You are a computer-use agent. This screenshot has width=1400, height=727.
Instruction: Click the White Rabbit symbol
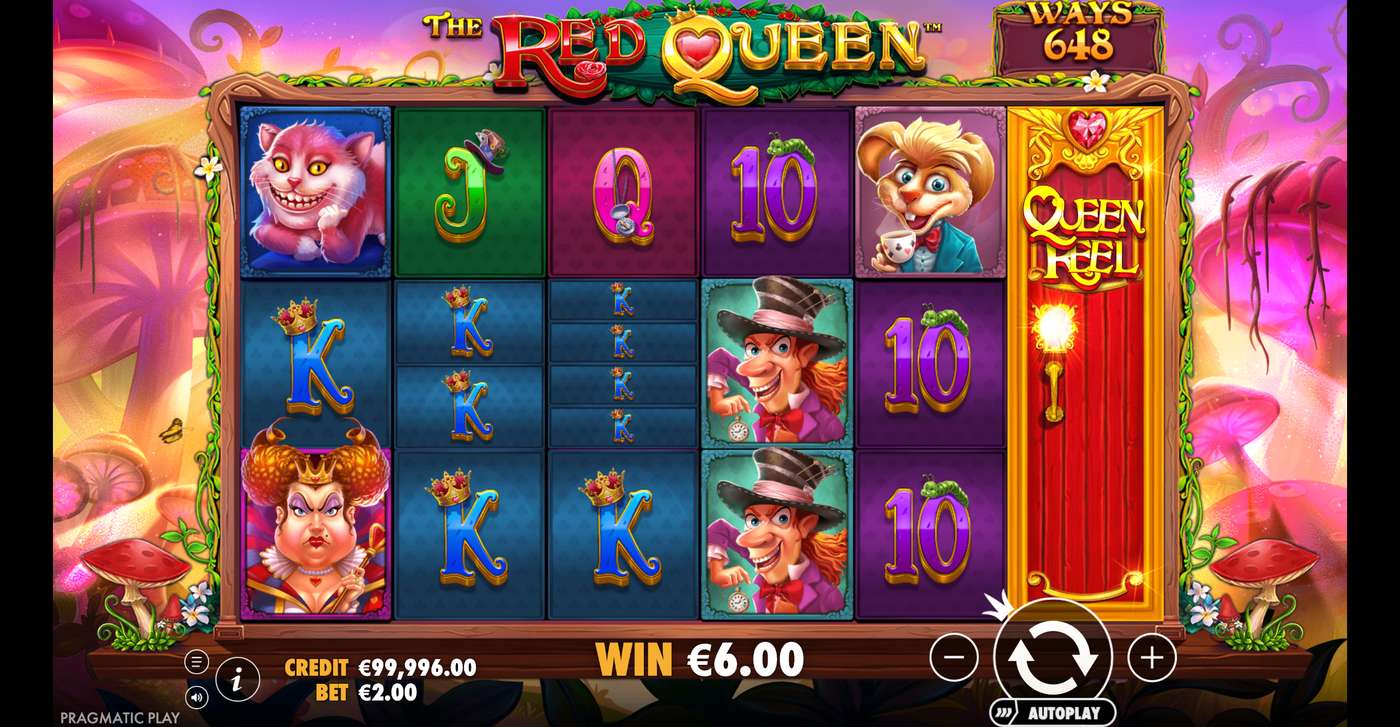pyautogui.click(x=930, y=190)
